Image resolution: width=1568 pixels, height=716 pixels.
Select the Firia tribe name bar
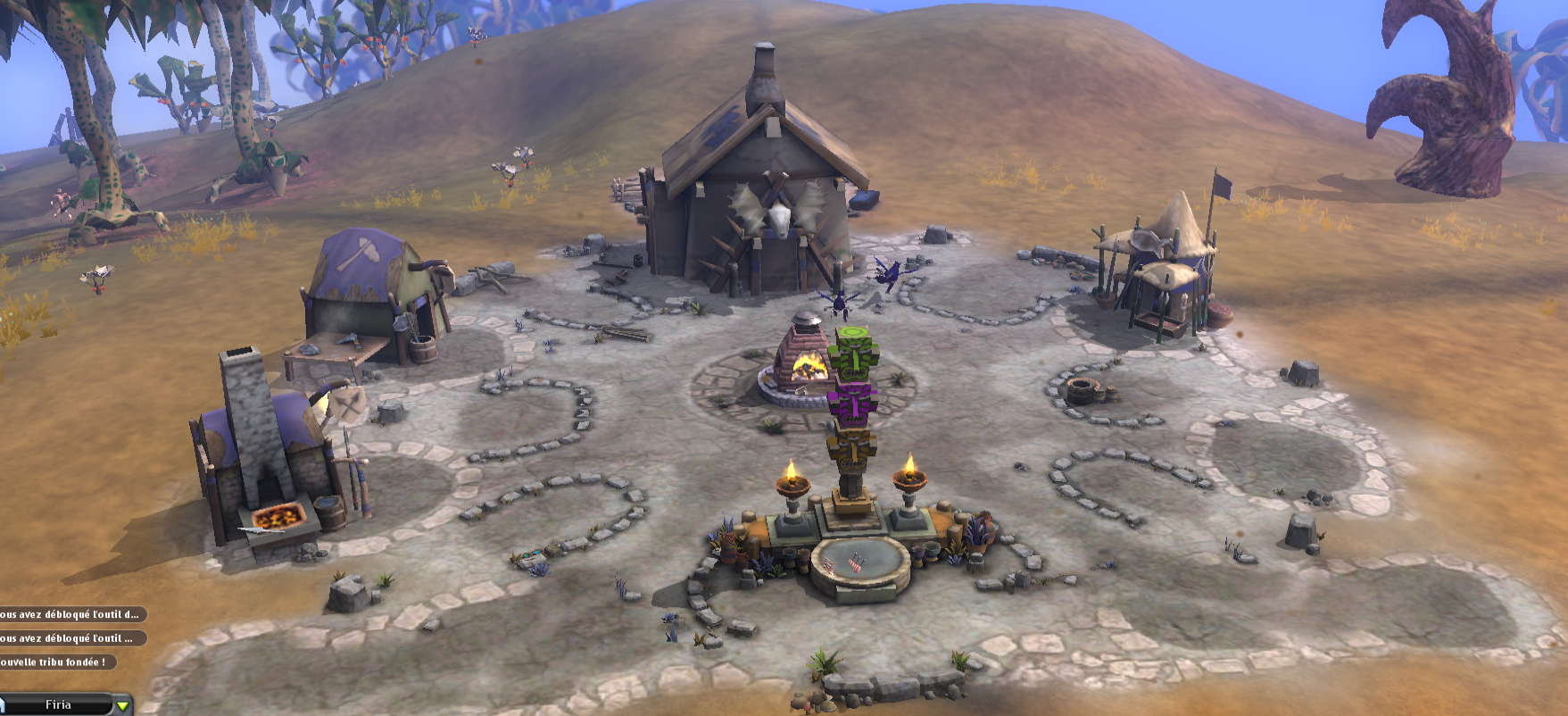[x=58, y=705]
